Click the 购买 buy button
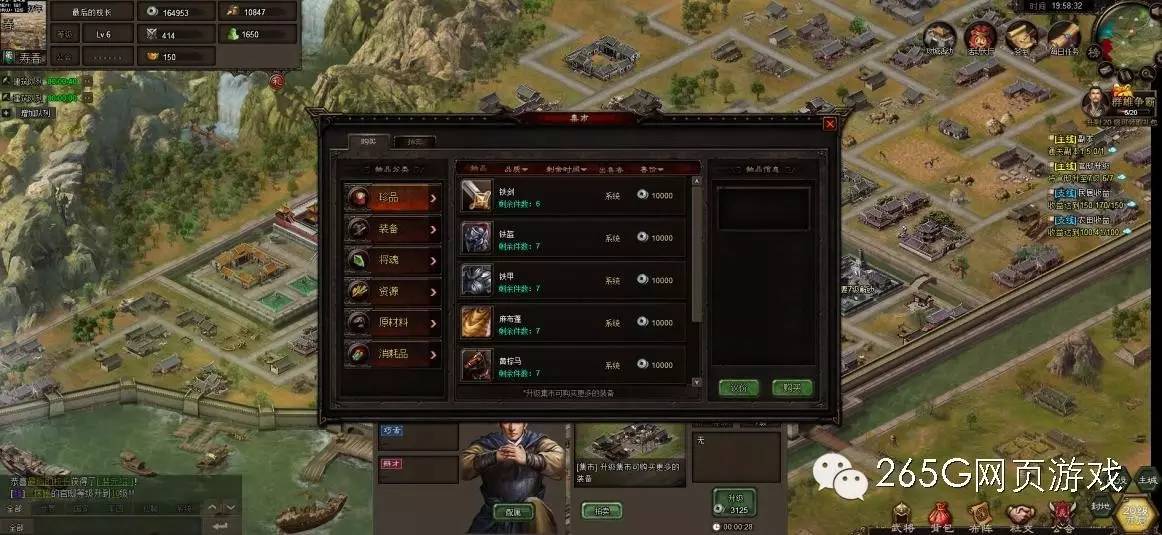Screen dimensions: 1162x535 [792, 388]
